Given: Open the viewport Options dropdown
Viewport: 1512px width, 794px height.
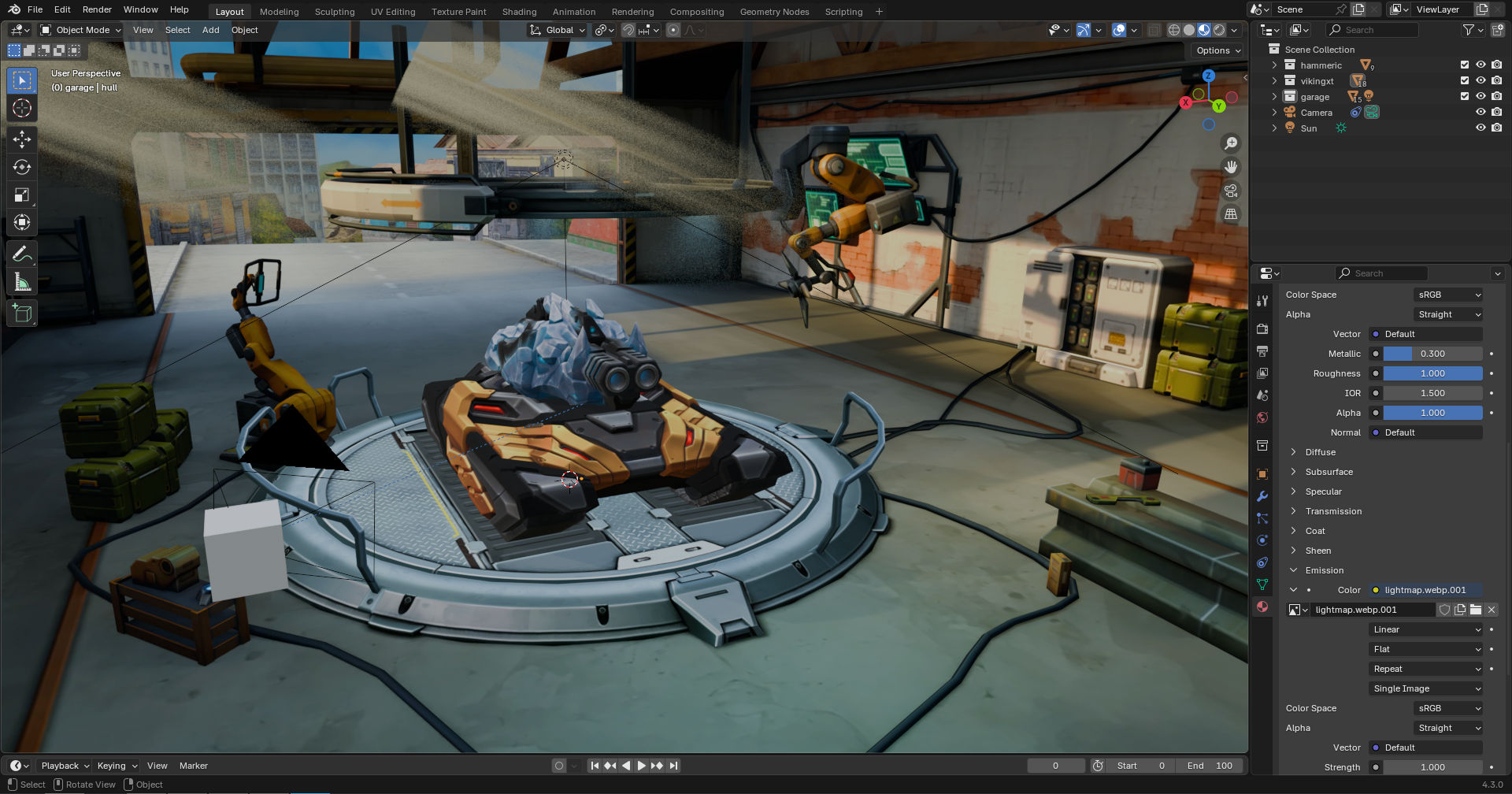Looking at the screenshot, I should 1218,50.
